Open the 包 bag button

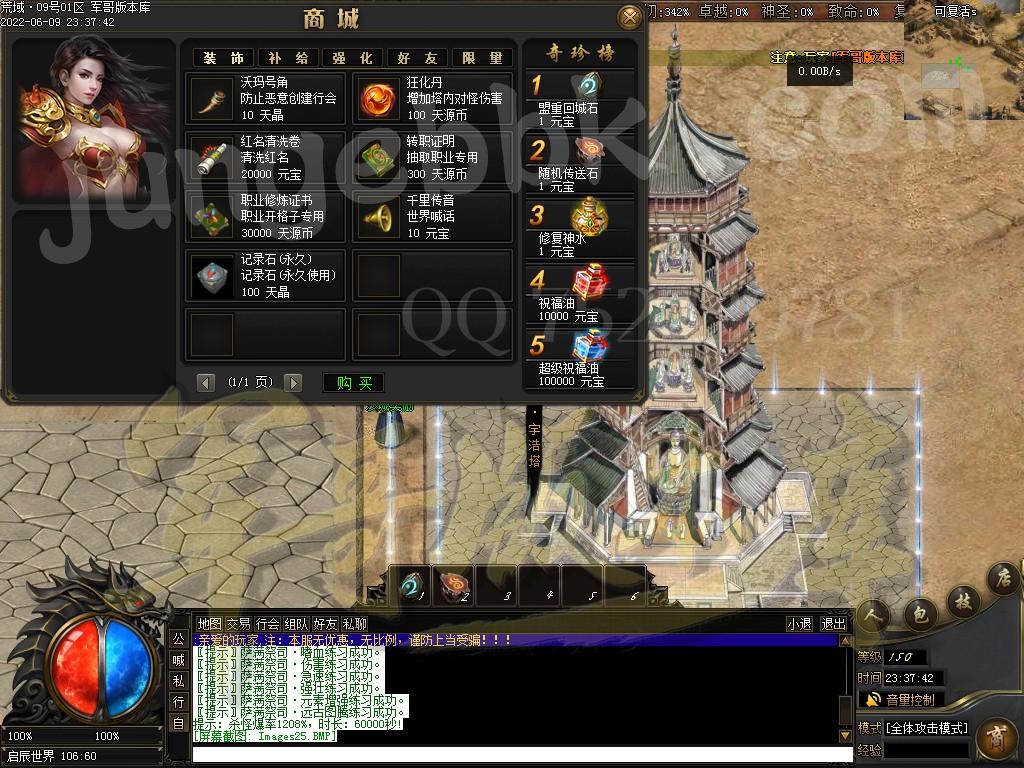click(920, 614)
